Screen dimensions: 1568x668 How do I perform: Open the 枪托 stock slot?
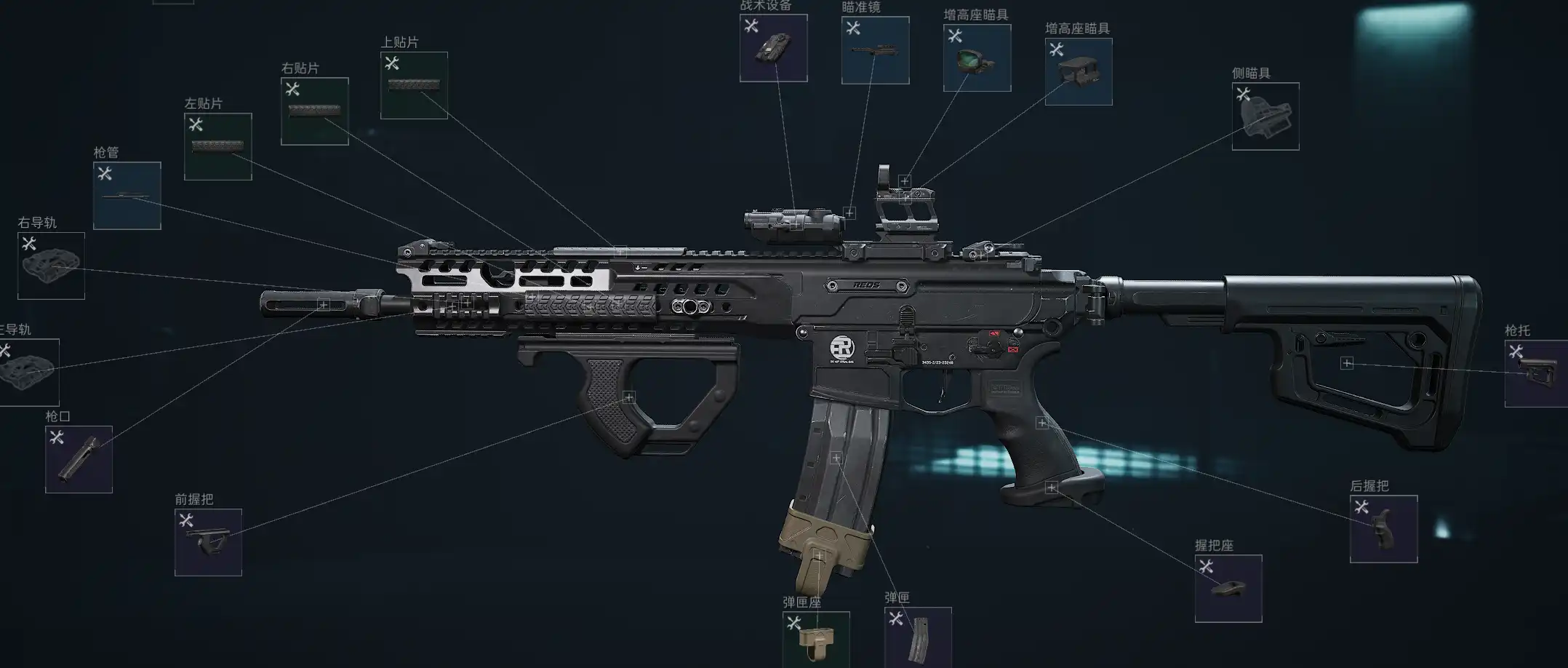(1535, 373)
